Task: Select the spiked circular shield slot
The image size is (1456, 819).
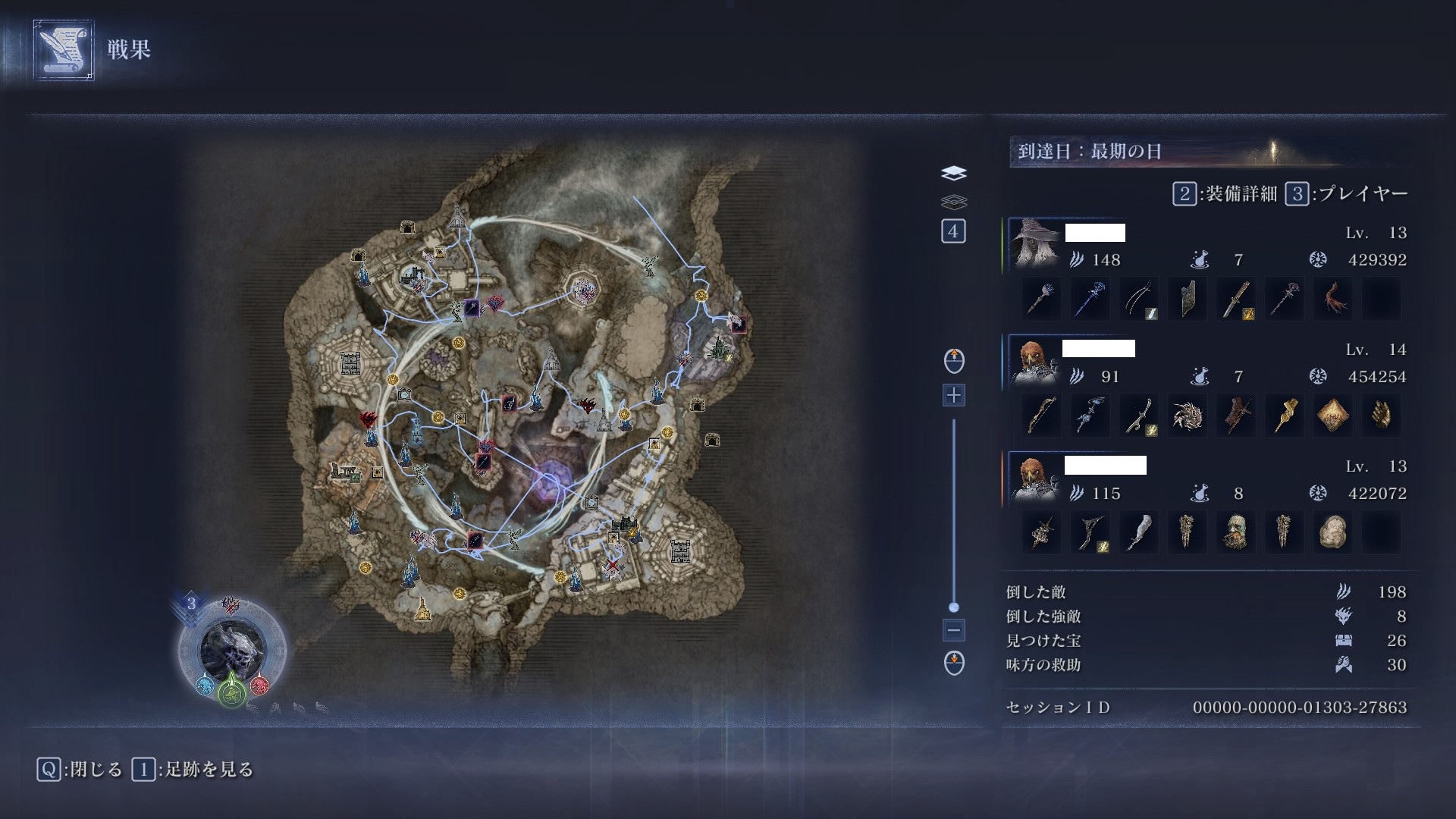Action: pos(1187,416)
